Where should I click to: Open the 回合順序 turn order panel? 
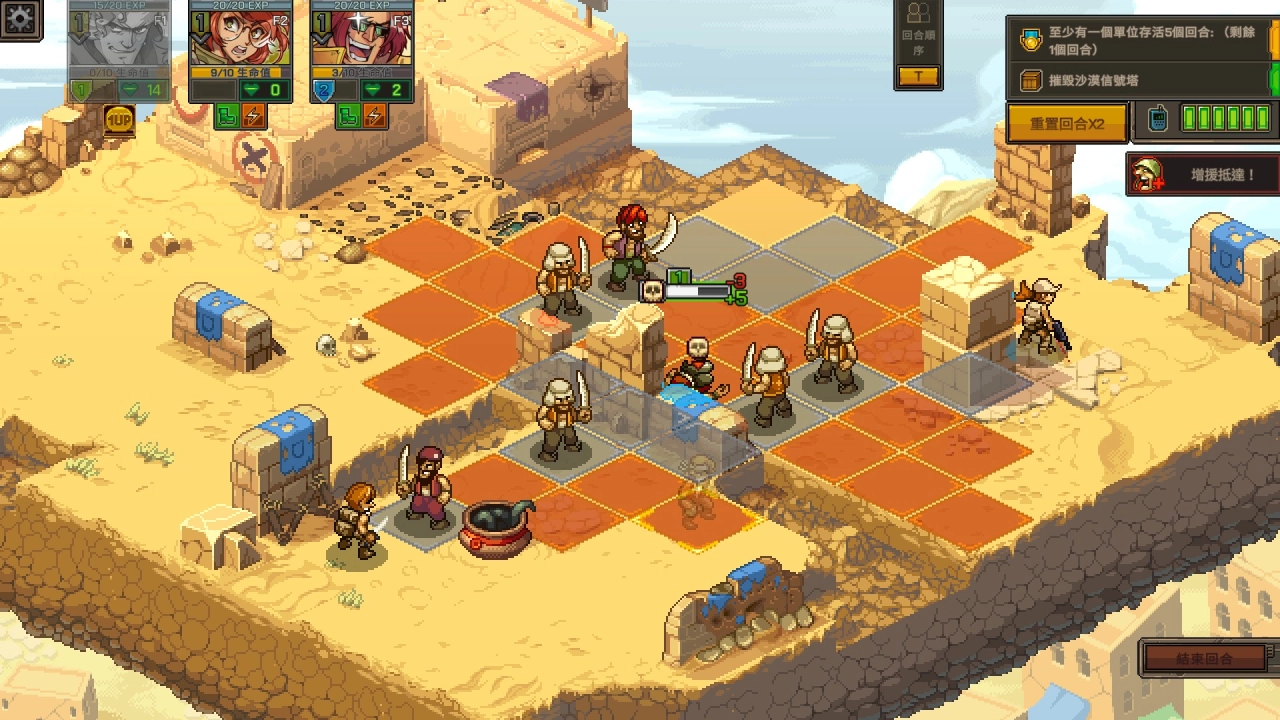click(917, 45)
